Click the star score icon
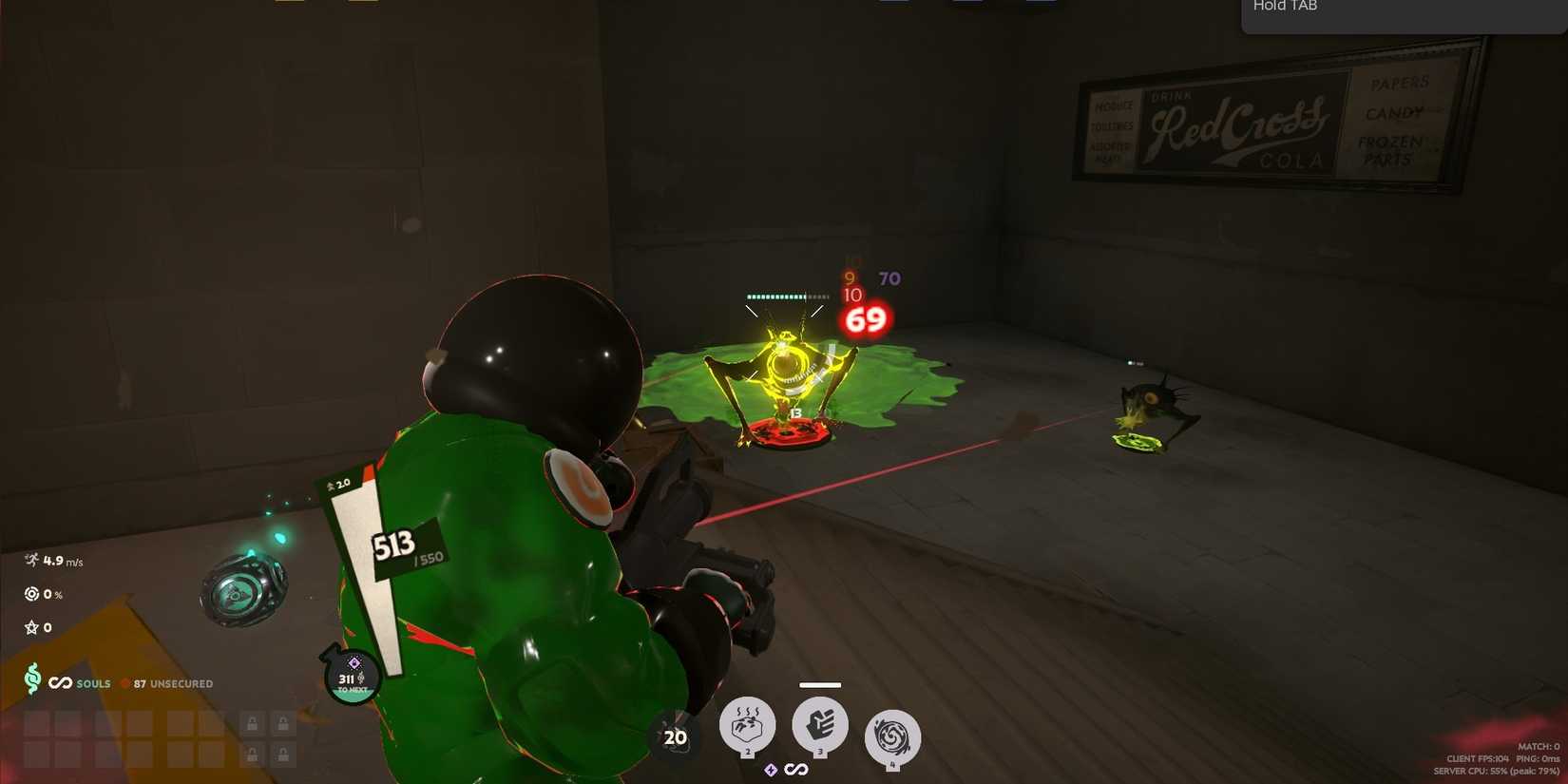The width and height of the screenshot is (1568, 784). coord(29,626)
